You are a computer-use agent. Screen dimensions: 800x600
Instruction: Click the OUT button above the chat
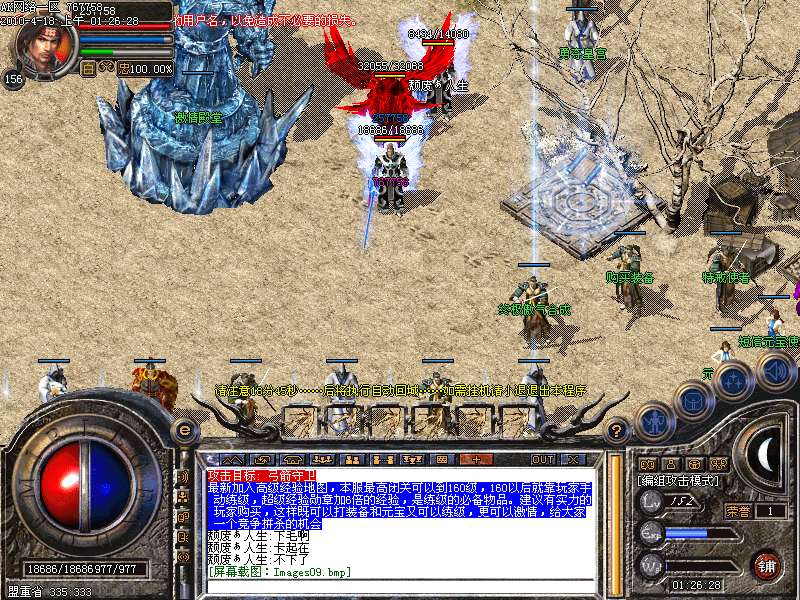[543, 459]
